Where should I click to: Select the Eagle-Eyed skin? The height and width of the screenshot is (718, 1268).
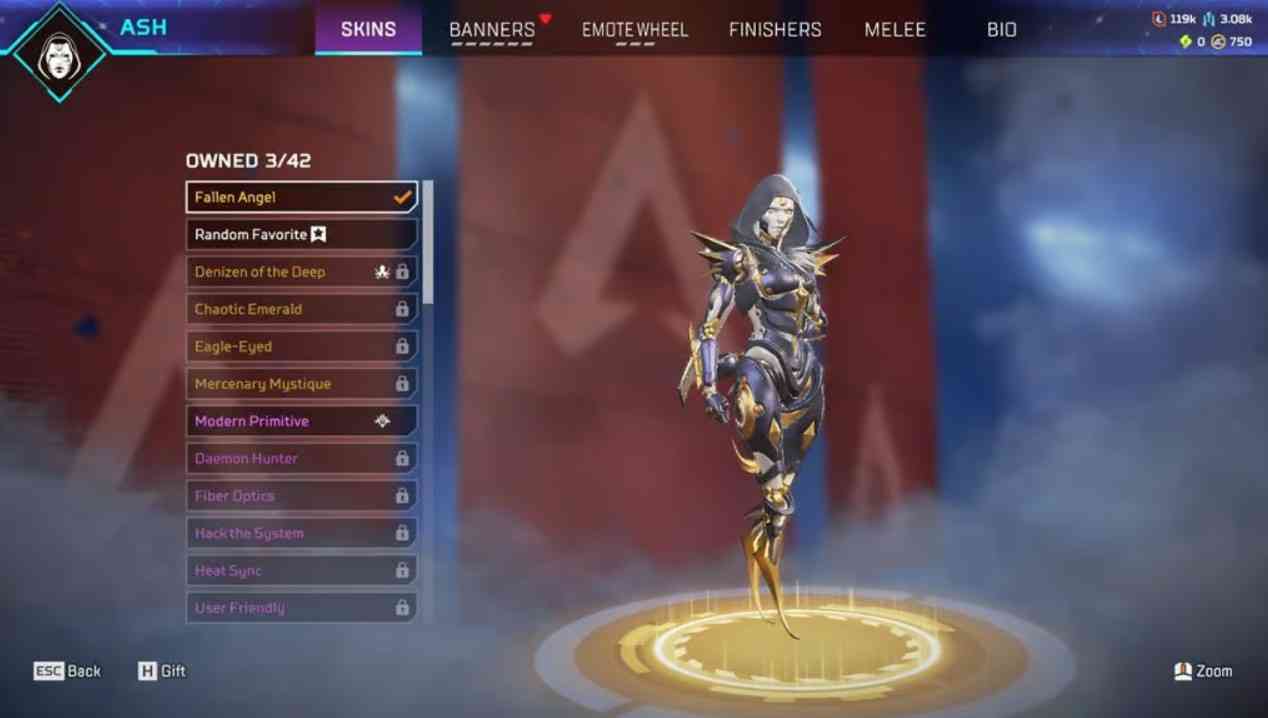tap(301, 347)
